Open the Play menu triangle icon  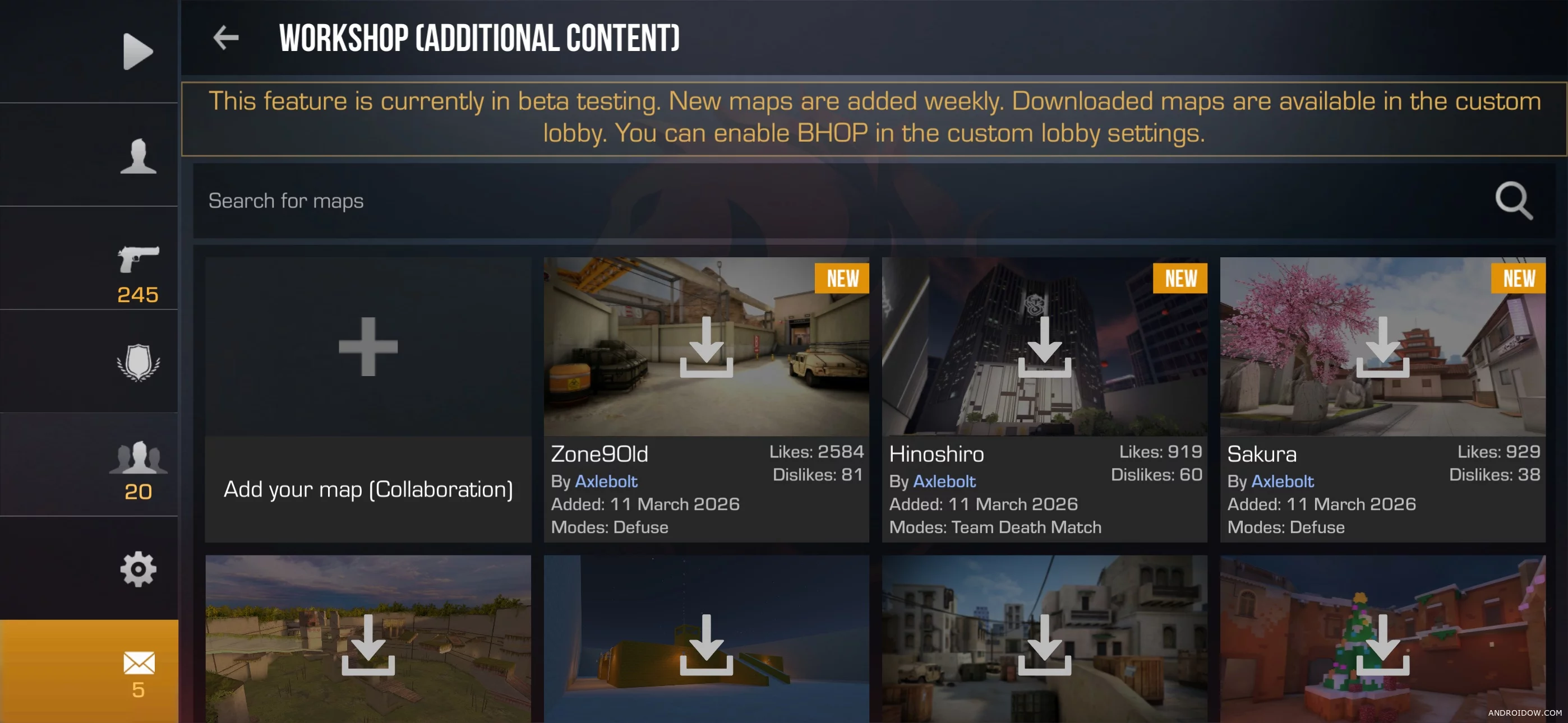pyautogui.click(x=137, y=52)
